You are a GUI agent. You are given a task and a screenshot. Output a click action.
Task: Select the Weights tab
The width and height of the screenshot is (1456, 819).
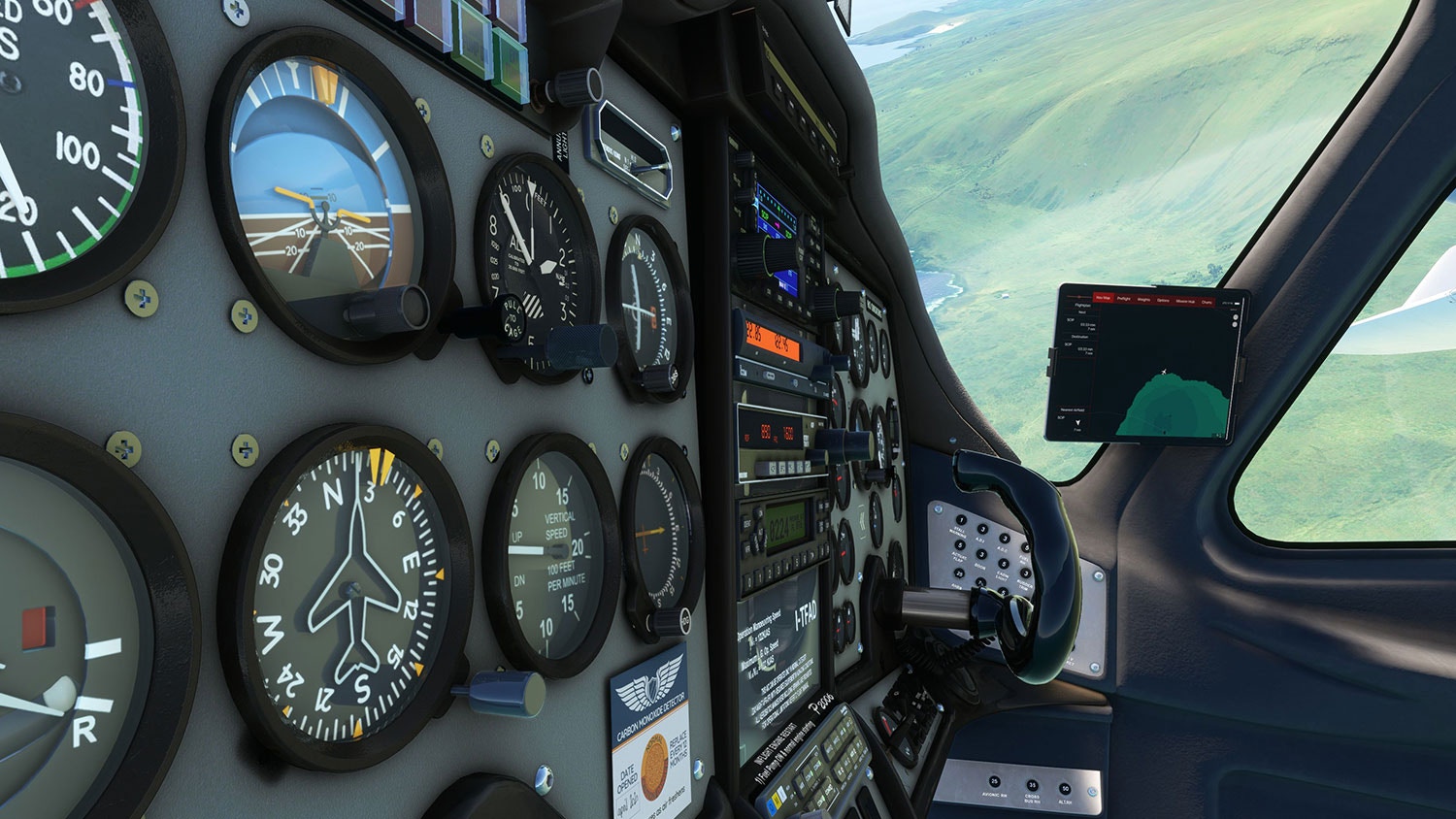pyautogui.click(x=1143, y=300)
